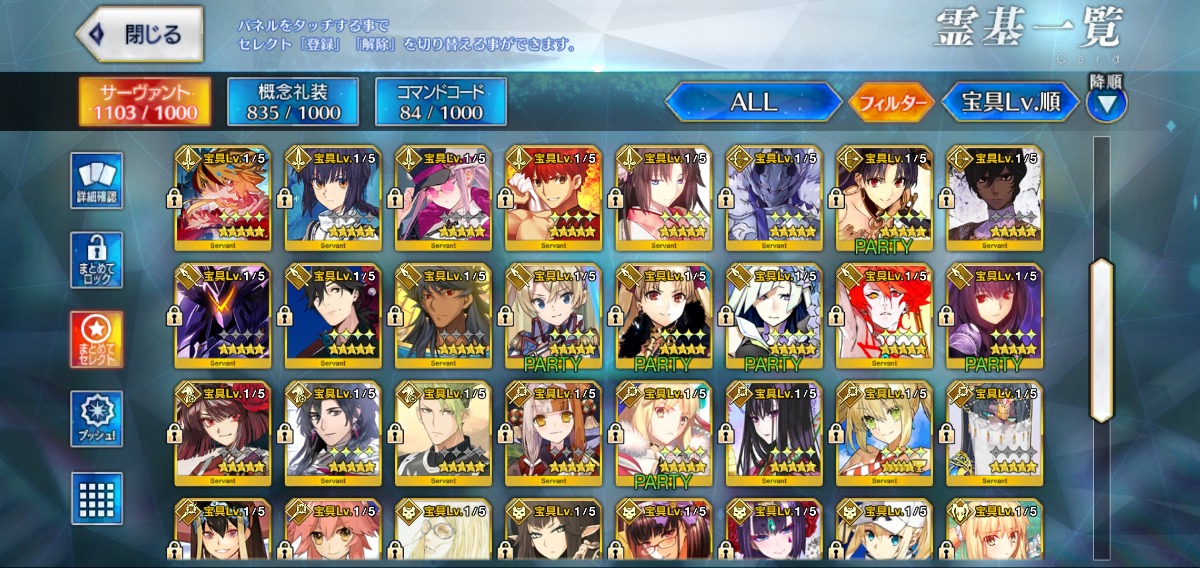Select the red-haired shirtless servant card
The width and height of the screenshot is (1200, 568).
[x=553, y=195]
